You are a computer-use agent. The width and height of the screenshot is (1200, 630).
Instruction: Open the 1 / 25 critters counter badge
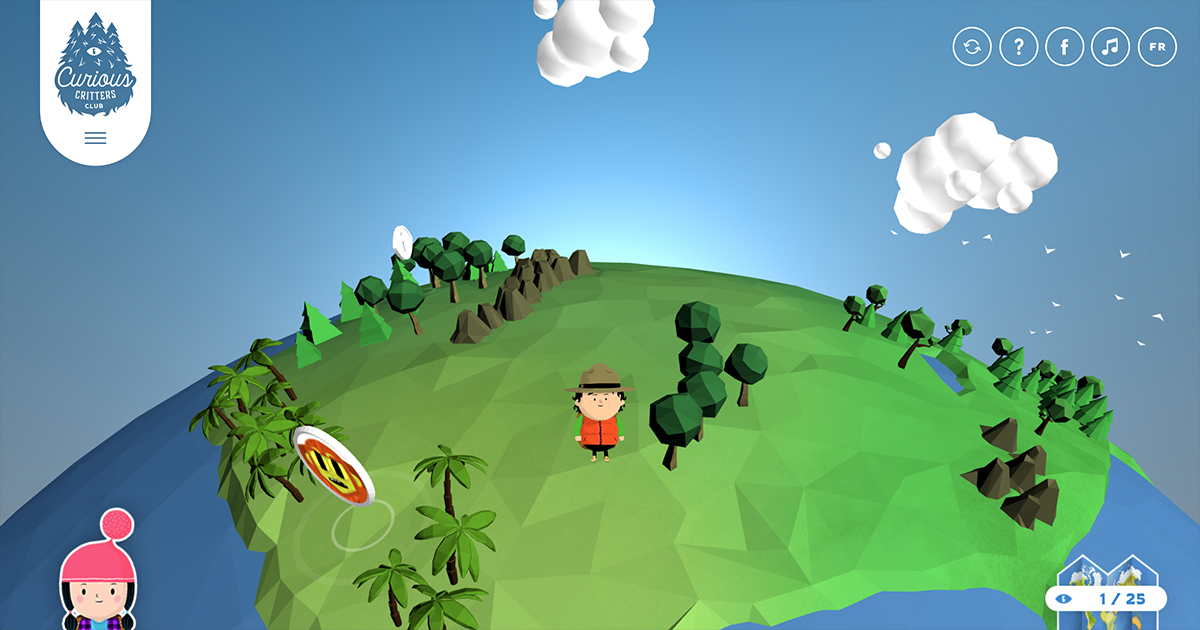point(1106,598)
